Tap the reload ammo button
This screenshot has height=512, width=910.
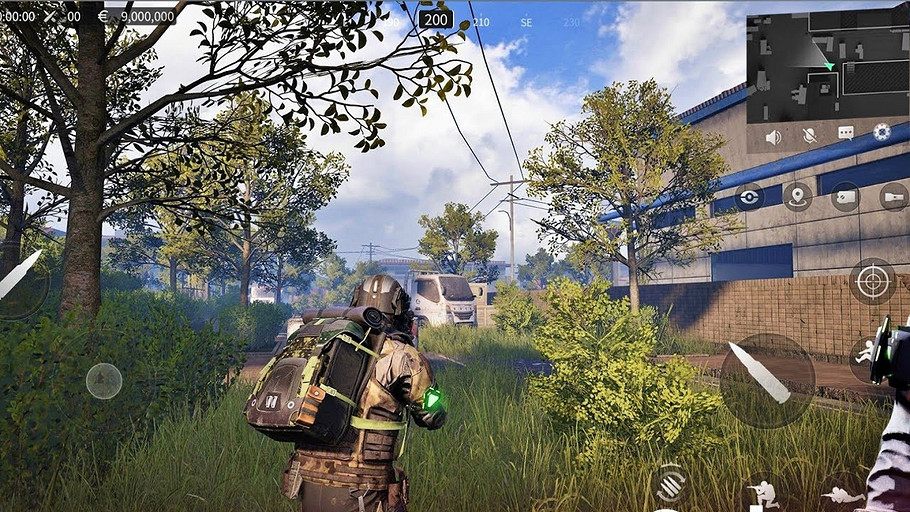670,483
